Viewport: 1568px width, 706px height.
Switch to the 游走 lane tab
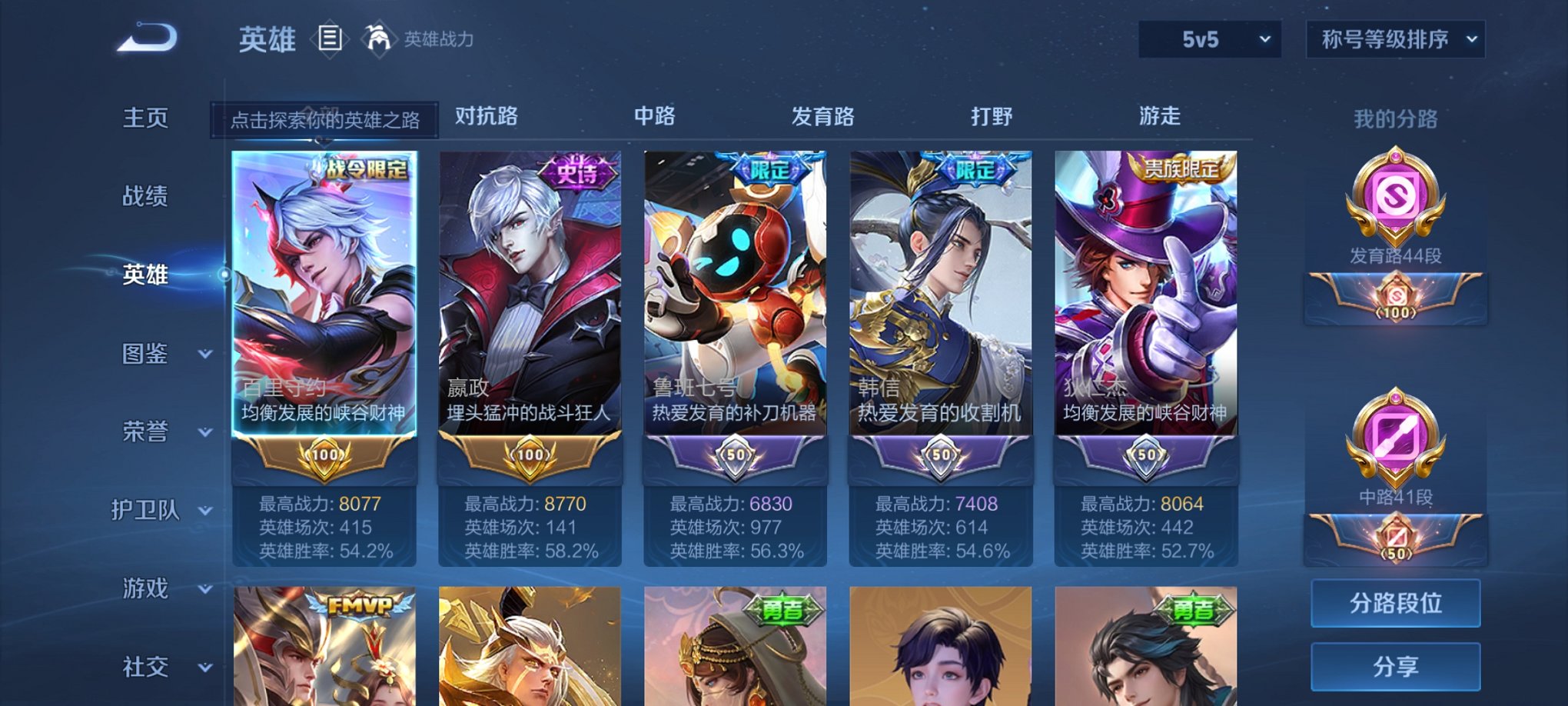(1159, 117)
